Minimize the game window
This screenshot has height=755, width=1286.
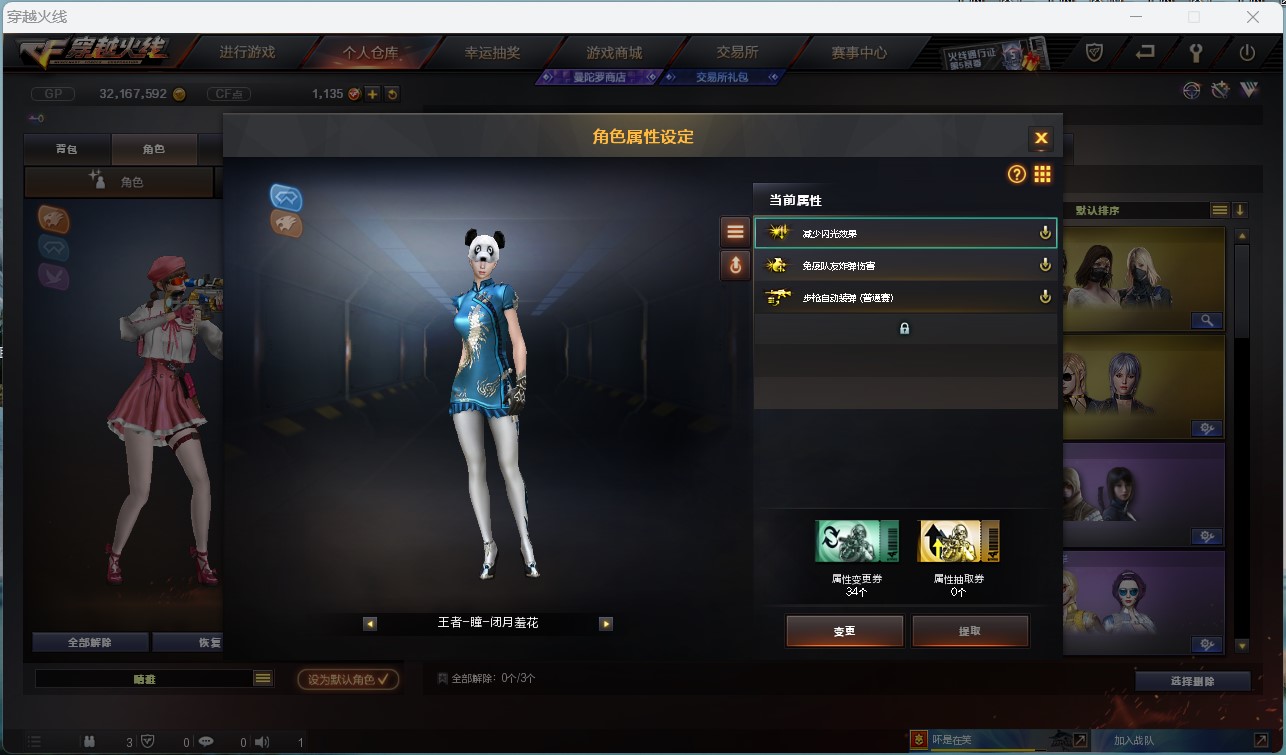[1136, 17]
